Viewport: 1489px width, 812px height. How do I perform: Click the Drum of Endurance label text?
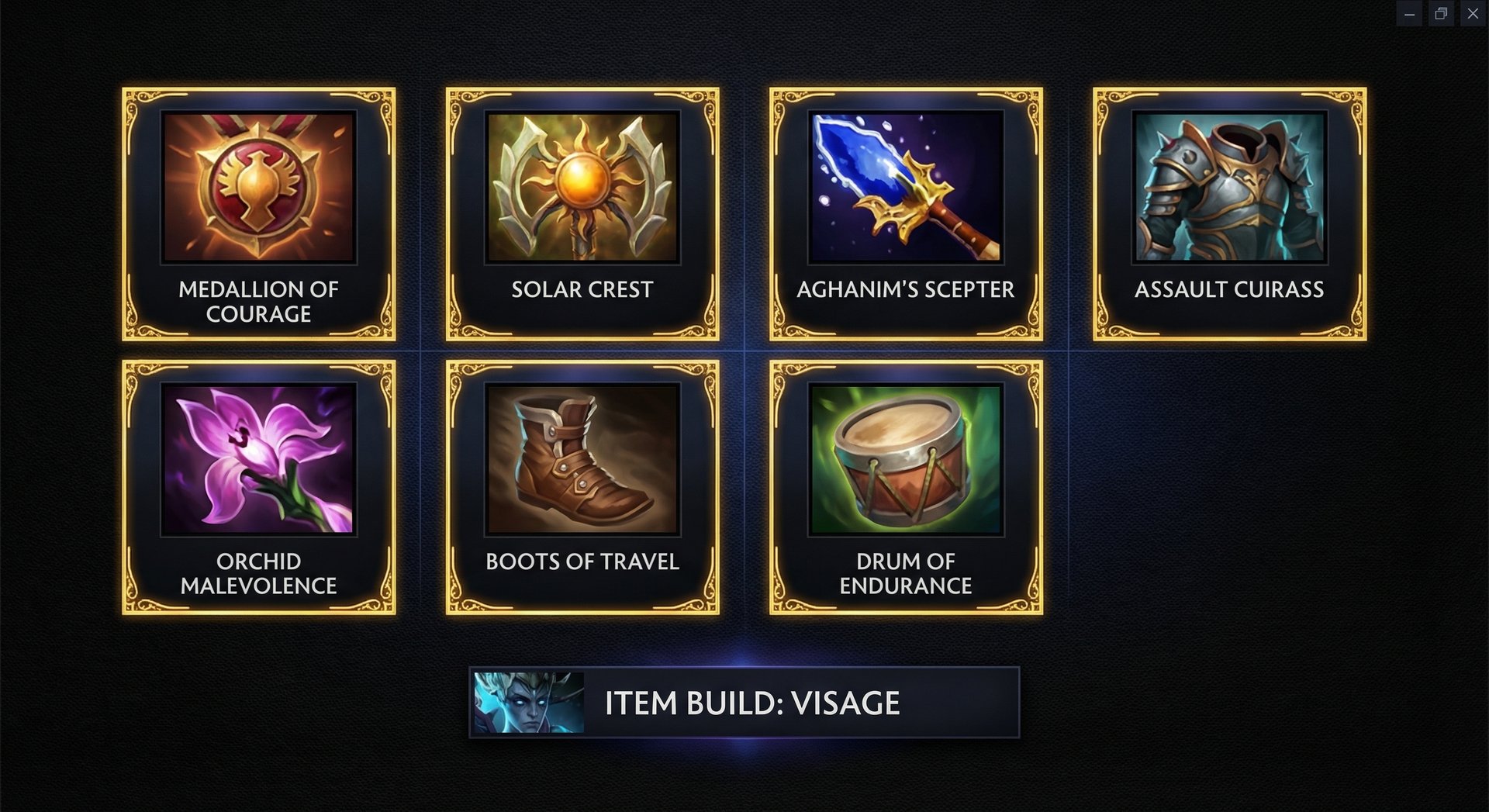[907, 573]
